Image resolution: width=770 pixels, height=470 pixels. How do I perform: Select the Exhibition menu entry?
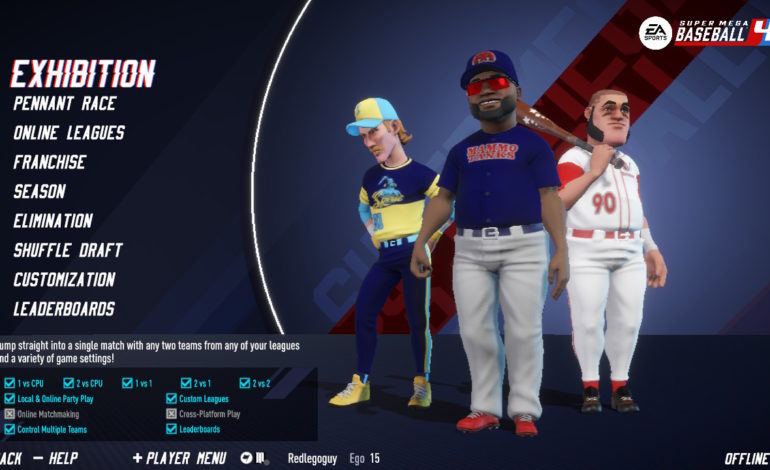83,73
